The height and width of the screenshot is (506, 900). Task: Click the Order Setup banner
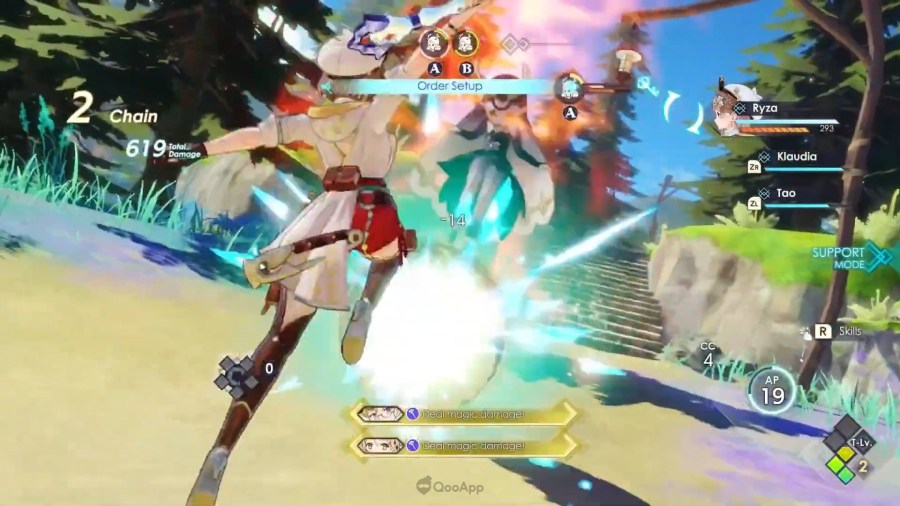coord(450,87)
